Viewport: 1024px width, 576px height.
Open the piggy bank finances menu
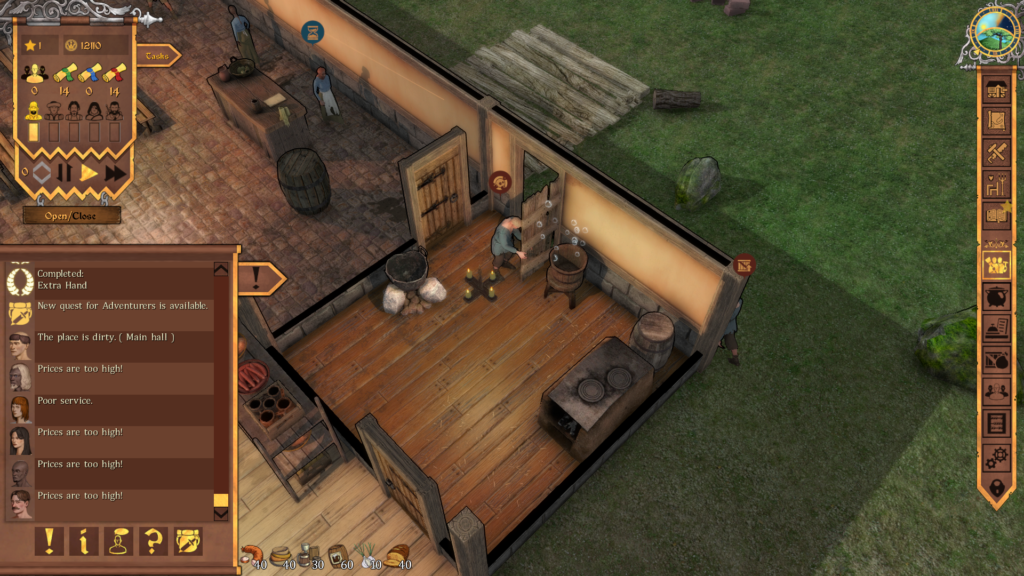(x=997, y=297)
